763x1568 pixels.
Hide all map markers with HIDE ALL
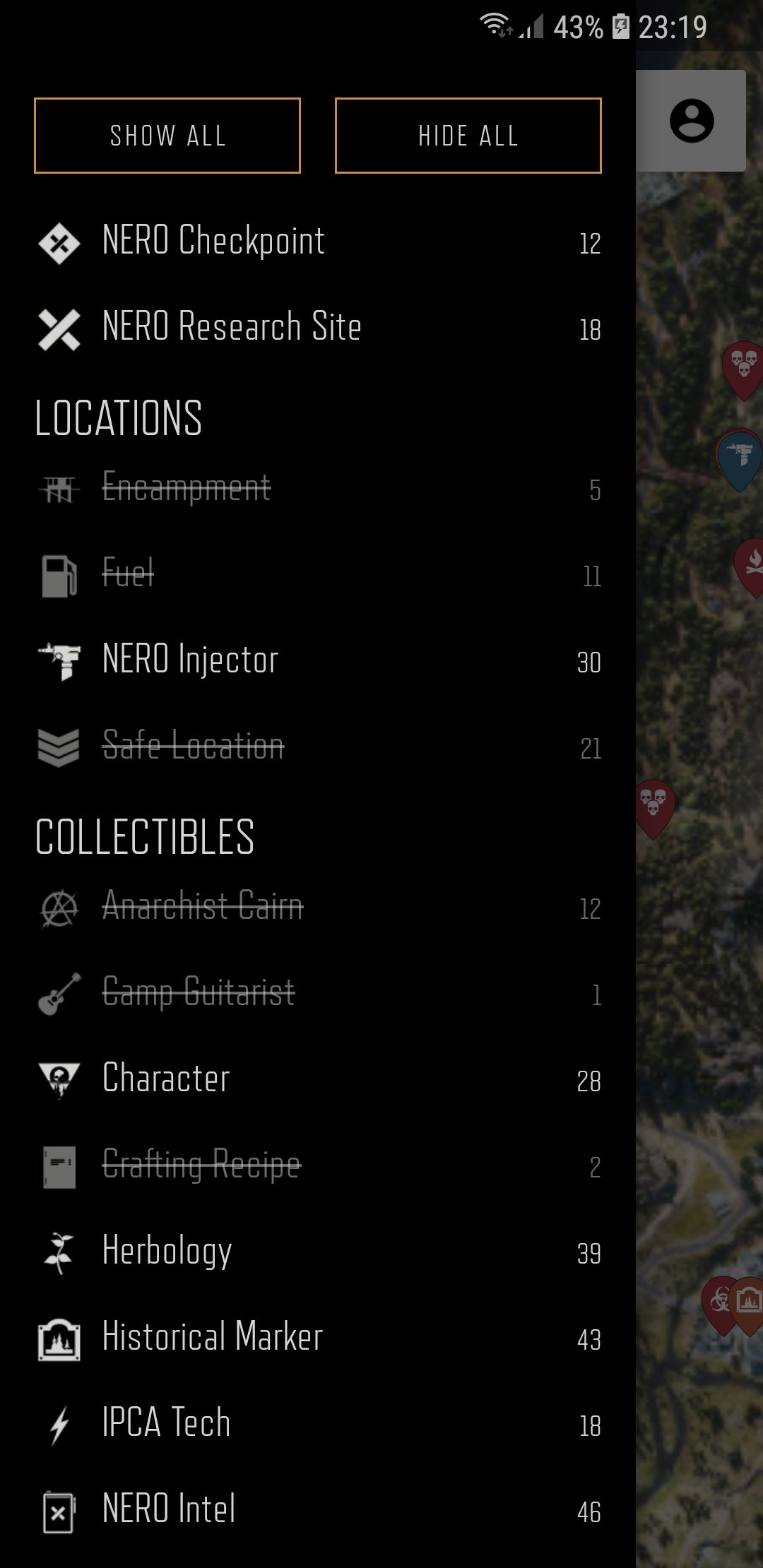click(468, 136)
